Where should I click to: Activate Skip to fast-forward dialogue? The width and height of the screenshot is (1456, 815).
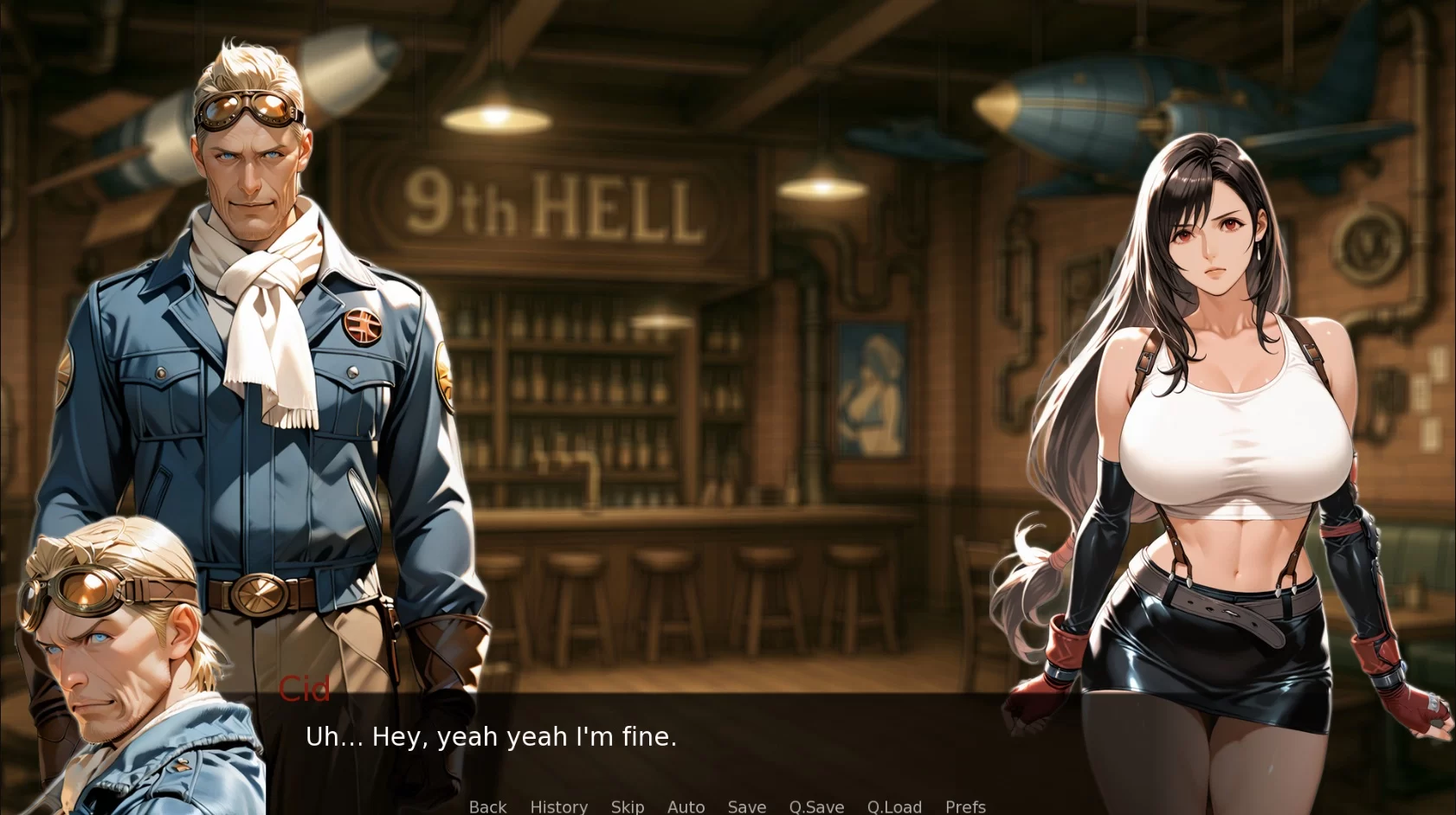627,806
